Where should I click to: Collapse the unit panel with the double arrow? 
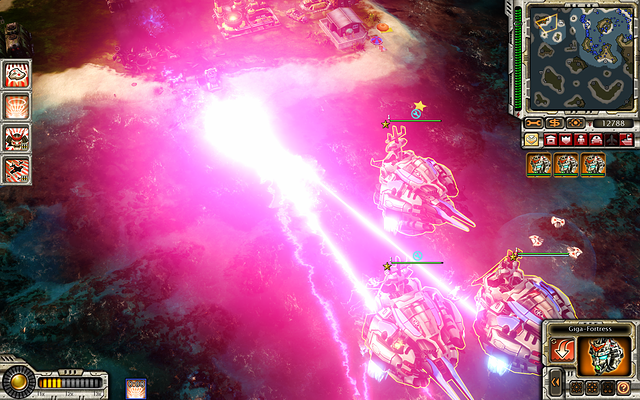[x=555, y=383]
